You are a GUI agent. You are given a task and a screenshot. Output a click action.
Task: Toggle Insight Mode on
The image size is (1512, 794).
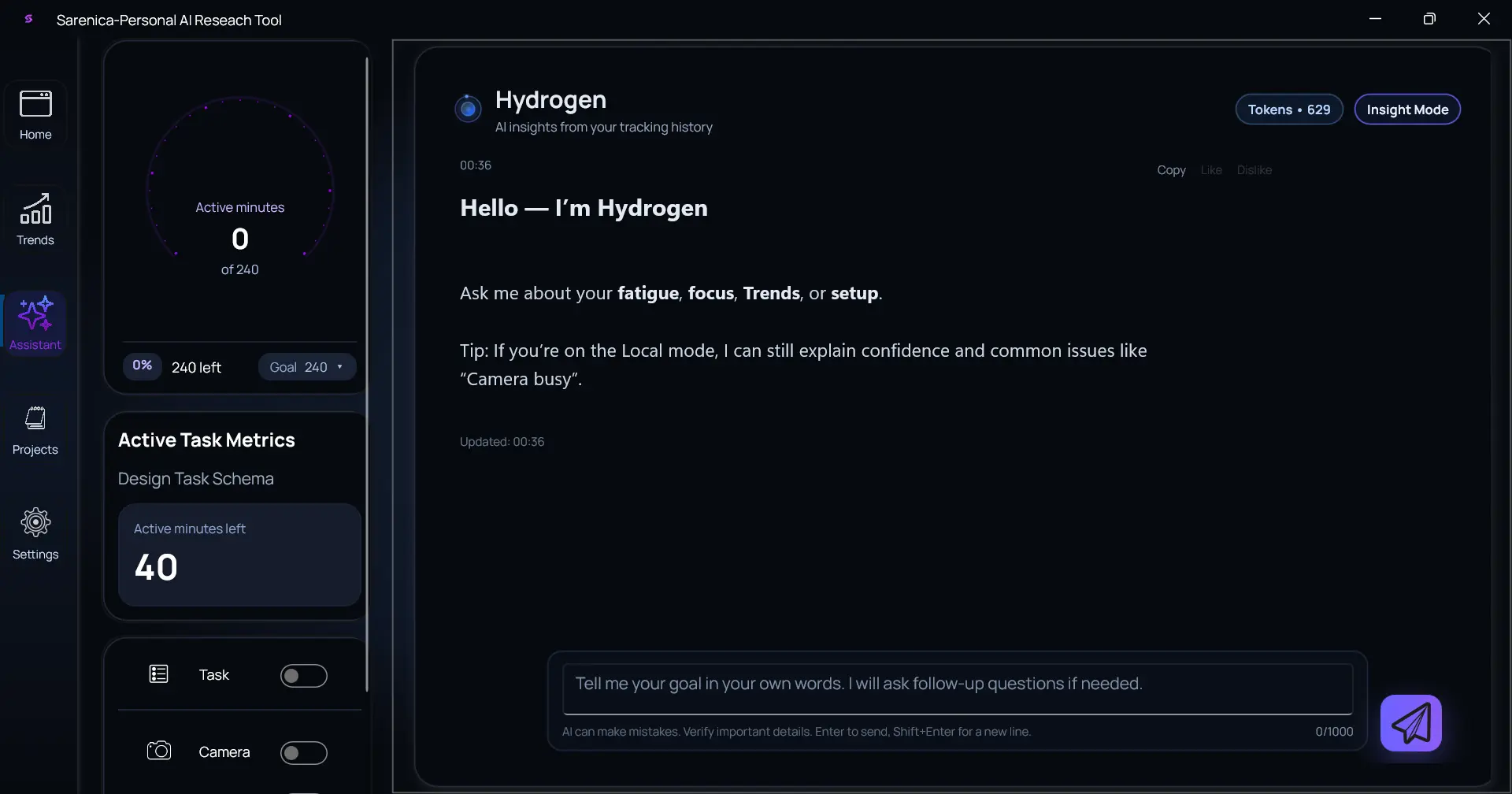[x=1407, y=109]
